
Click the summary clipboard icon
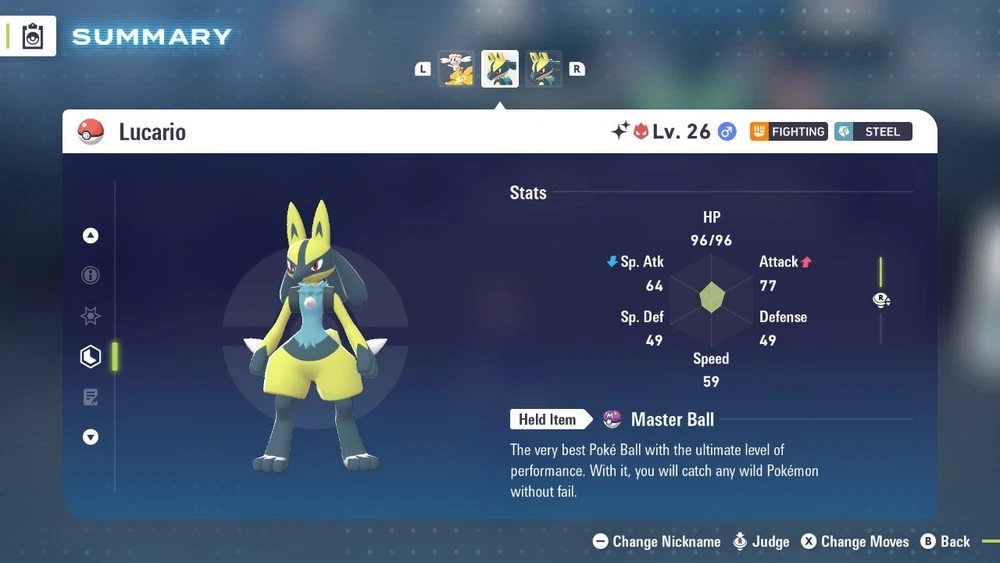(x=32, y=36)
